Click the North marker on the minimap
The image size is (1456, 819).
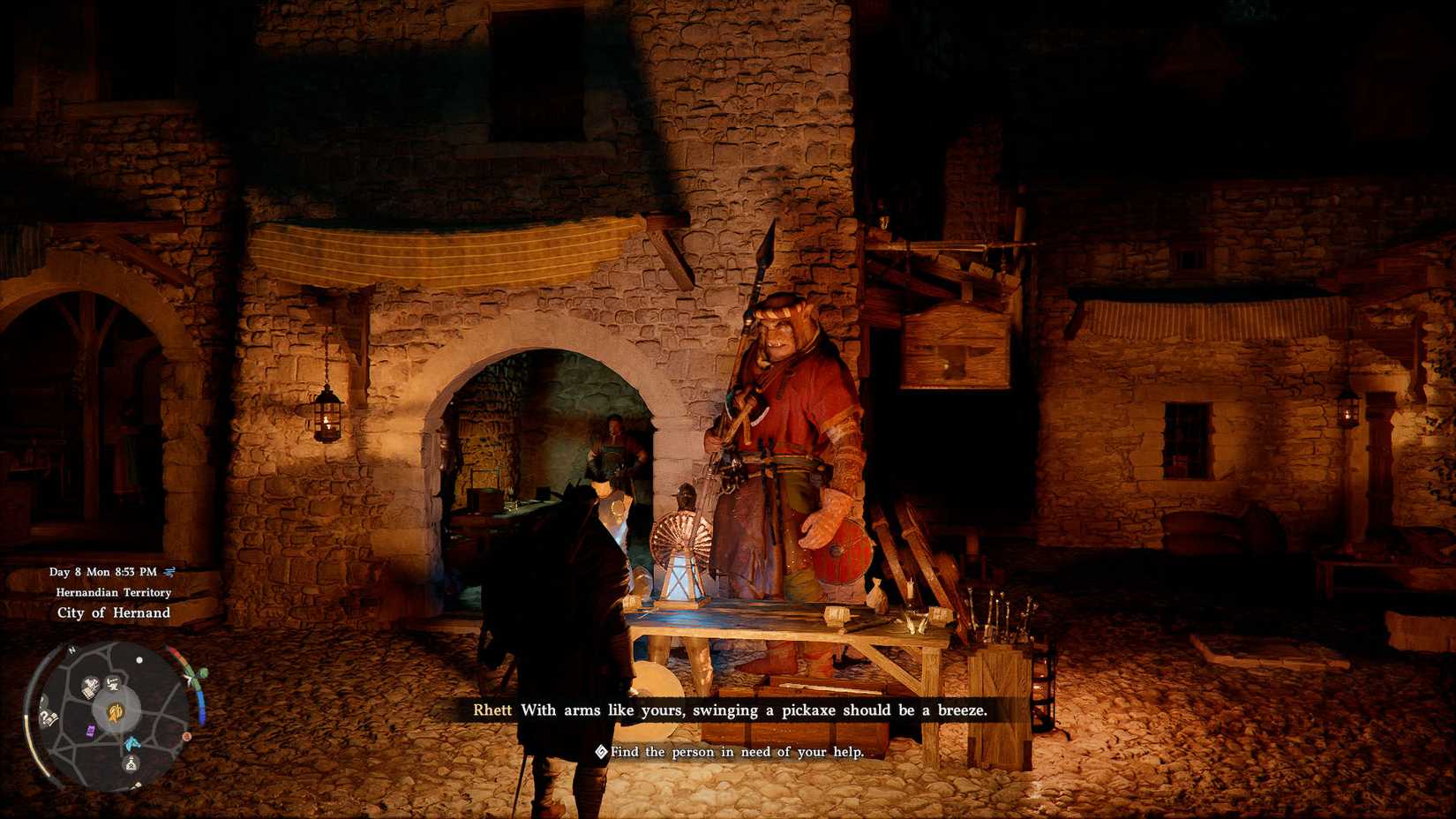71,650
